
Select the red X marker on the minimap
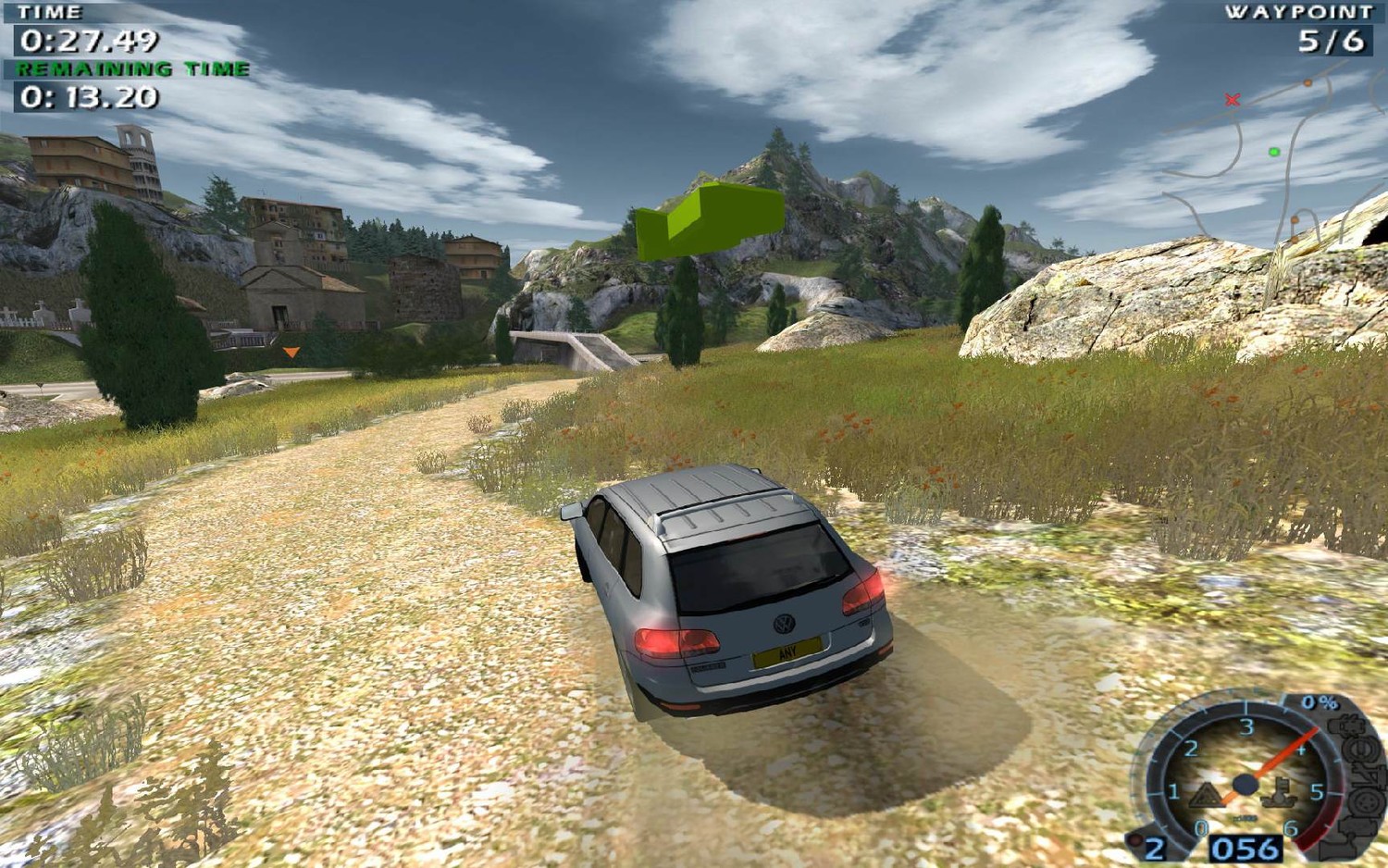pos(1232,99)
